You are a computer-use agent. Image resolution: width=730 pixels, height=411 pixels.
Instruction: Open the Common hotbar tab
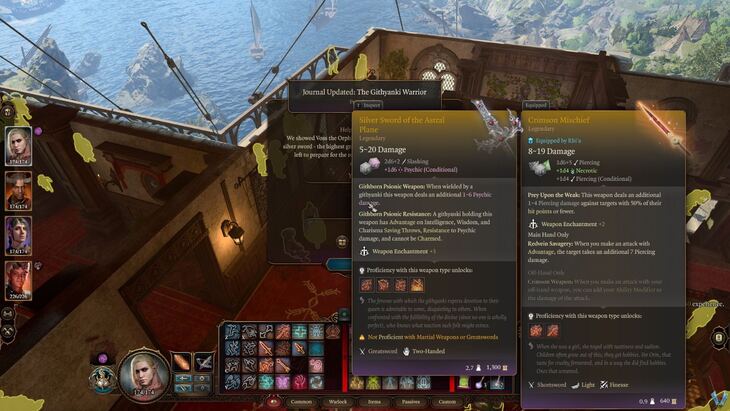(x=300, y=401)
